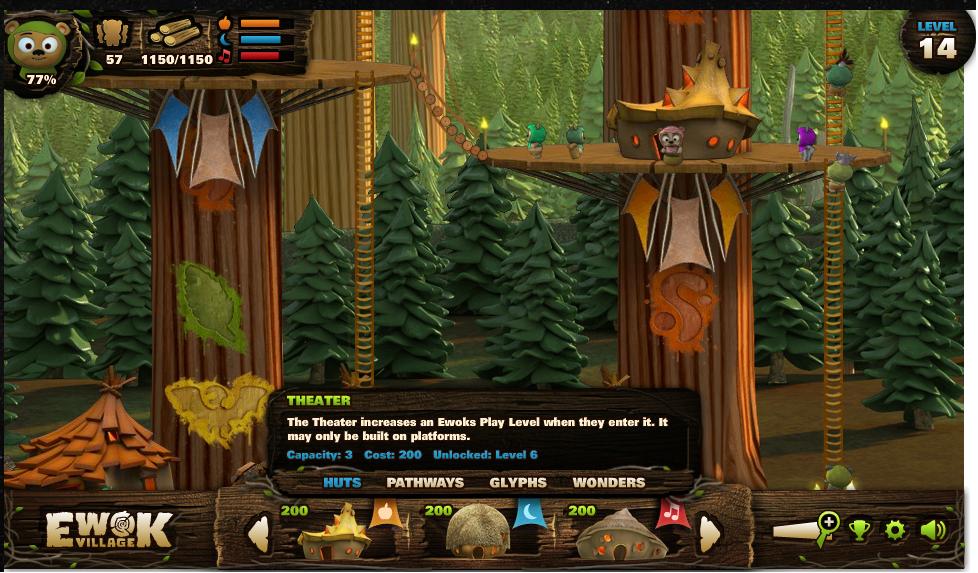This screenshot has width=978, height=573.
Task: Open settings with the gear icon
Action: click(895, 530)
